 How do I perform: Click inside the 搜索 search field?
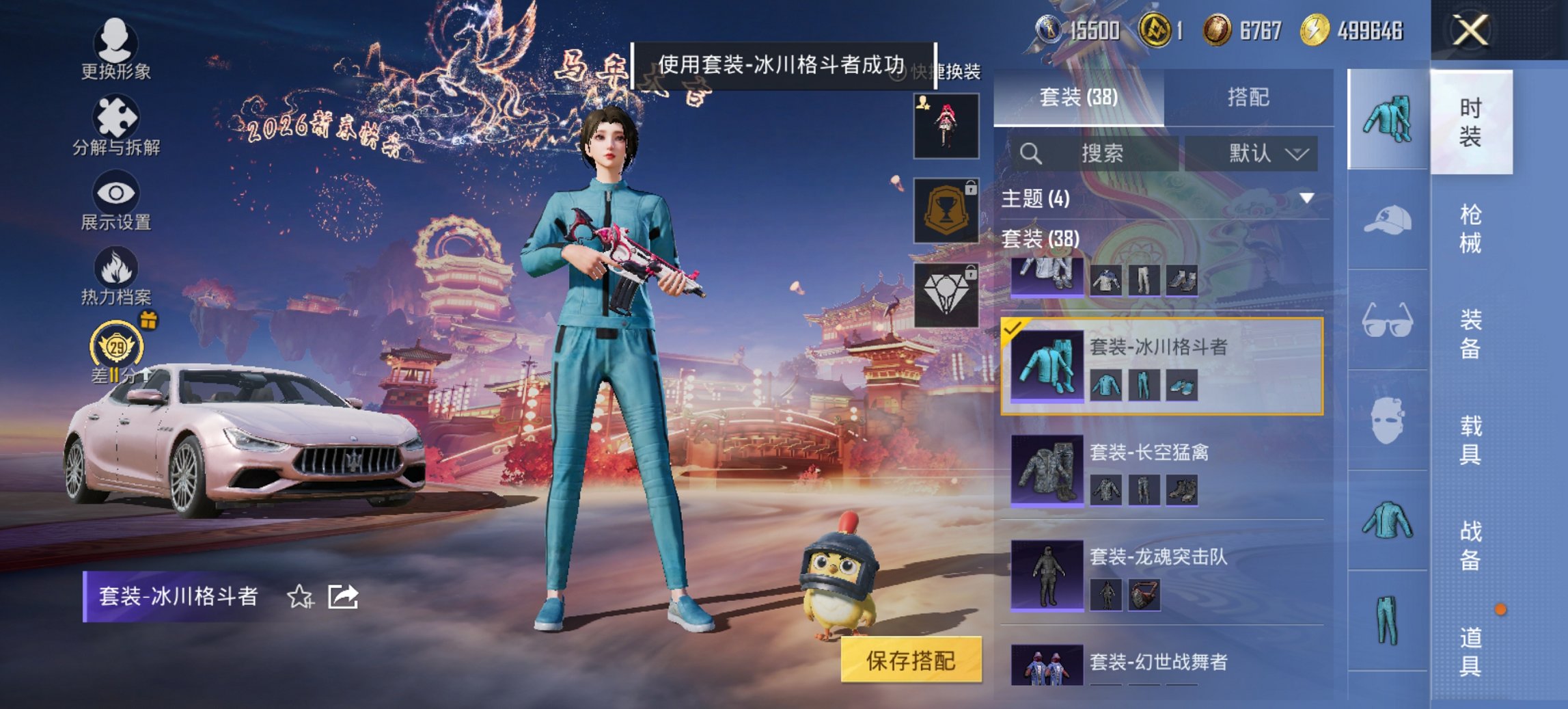tap(1093, 152)
